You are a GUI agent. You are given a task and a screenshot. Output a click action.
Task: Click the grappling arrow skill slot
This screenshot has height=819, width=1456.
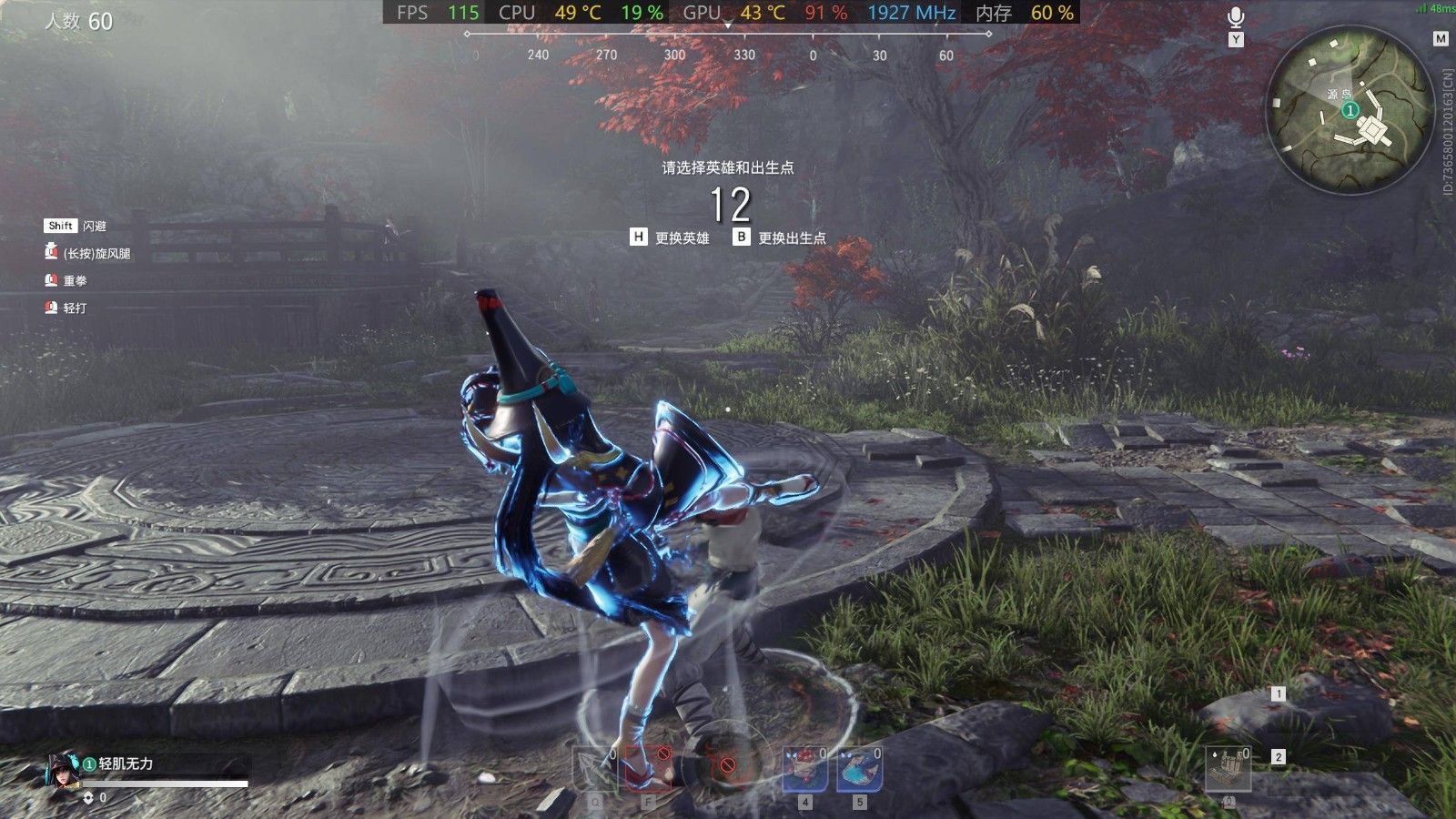click(594, 771)
